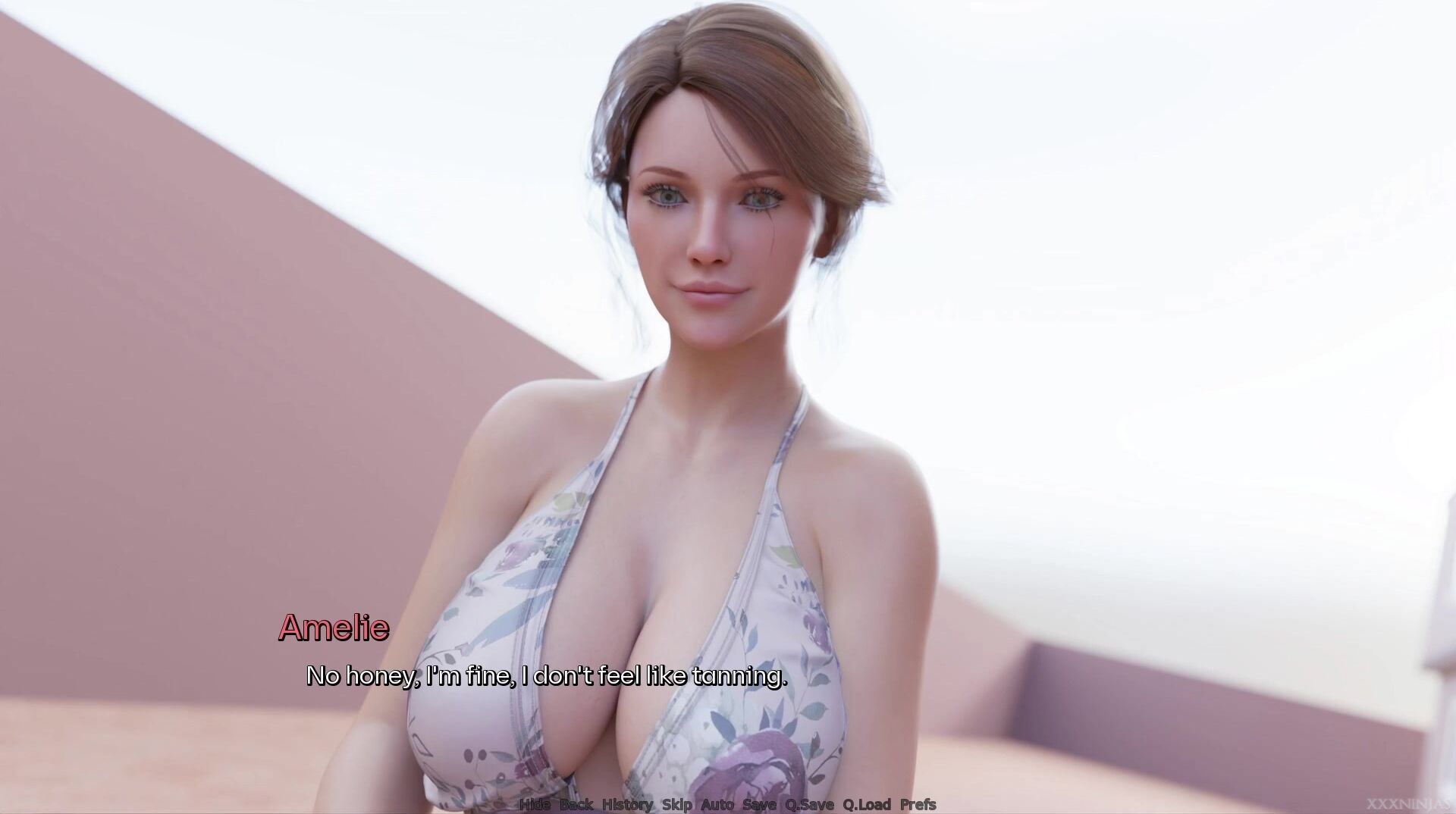Open the Save game menu
This screenshot has height=814, width=1456.
click(x=759, y=804)
